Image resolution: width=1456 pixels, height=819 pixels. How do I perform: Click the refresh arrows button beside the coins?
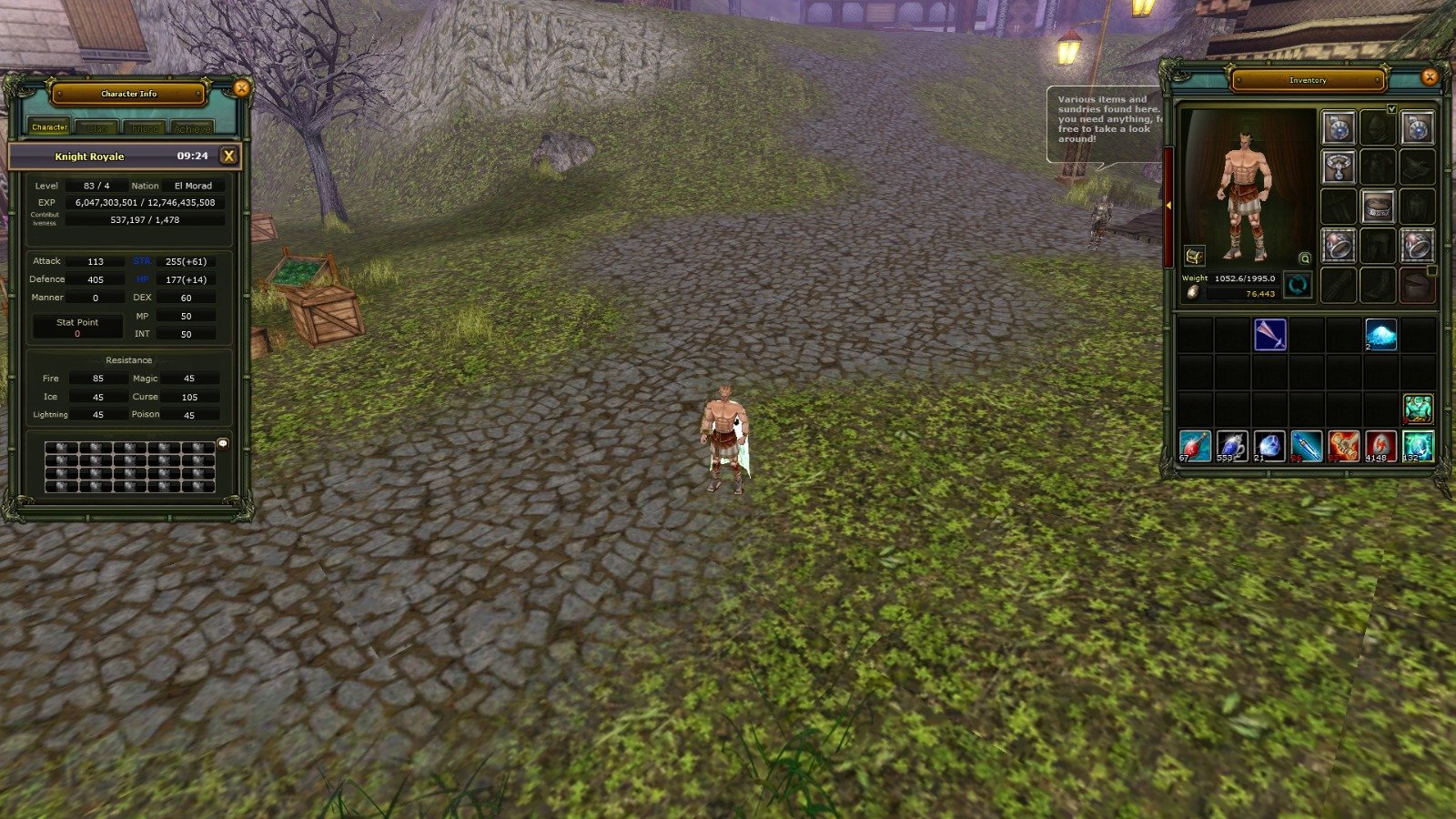click(1298, 285)
